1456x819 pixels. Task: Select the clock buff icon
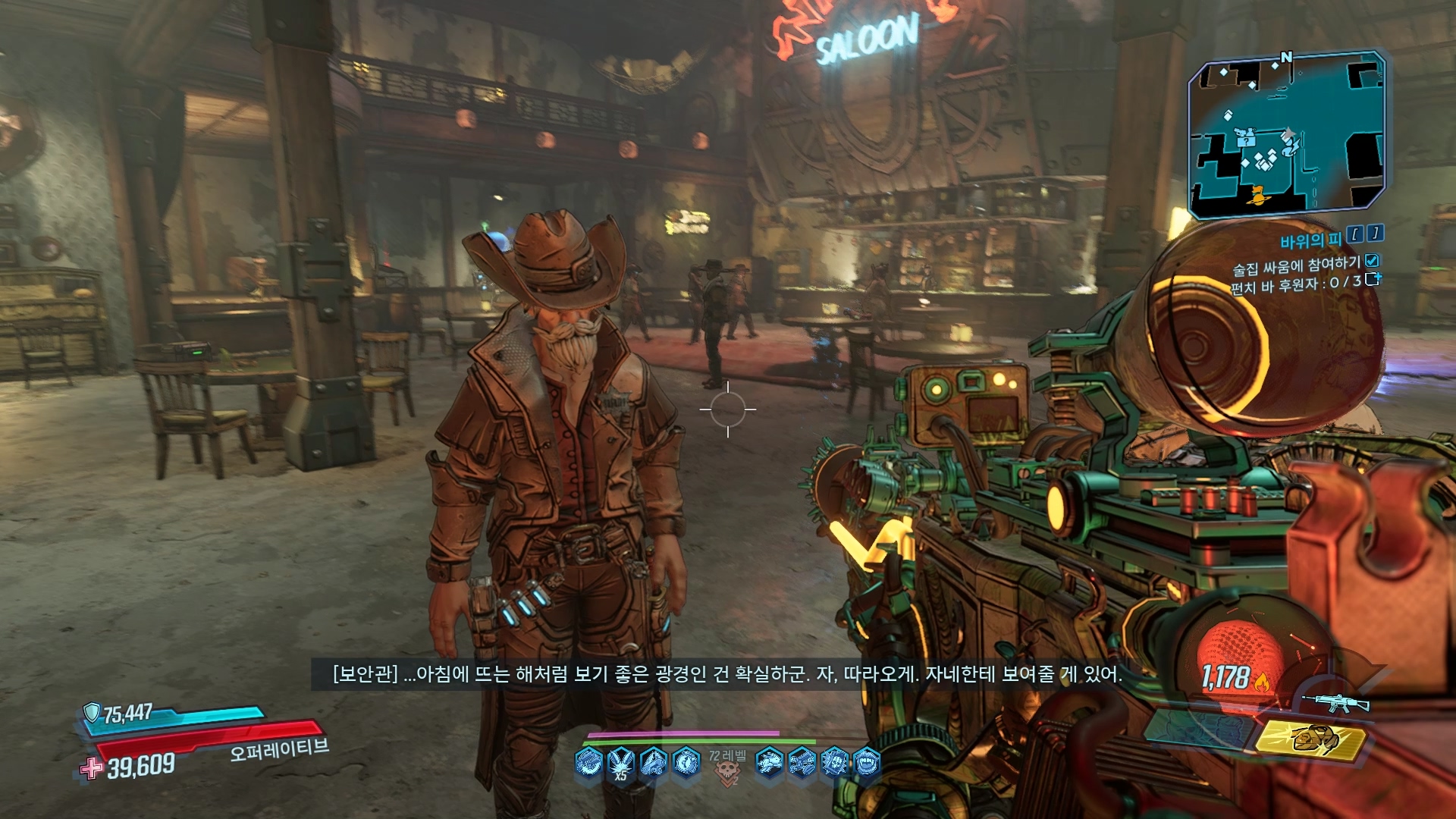click(686, 761)
